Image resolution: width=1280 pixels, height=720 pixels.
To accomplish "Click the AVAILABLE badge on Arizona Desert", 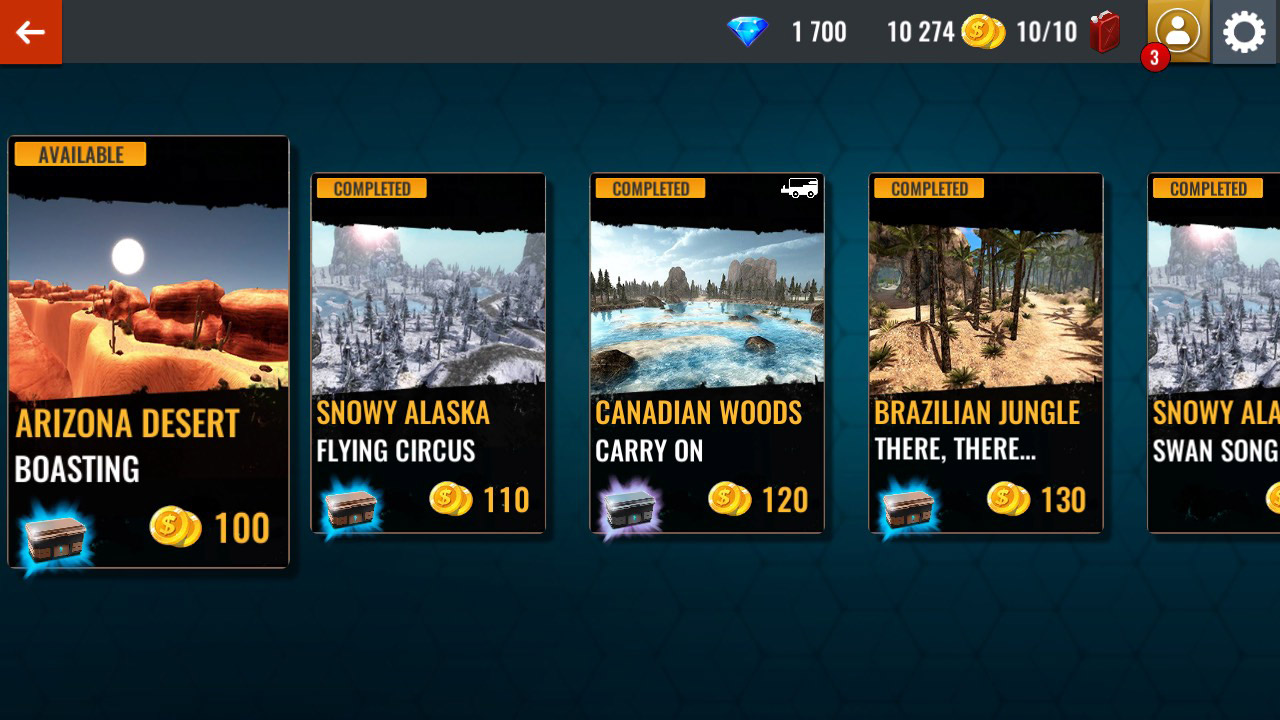I will (x=79, y=154).
